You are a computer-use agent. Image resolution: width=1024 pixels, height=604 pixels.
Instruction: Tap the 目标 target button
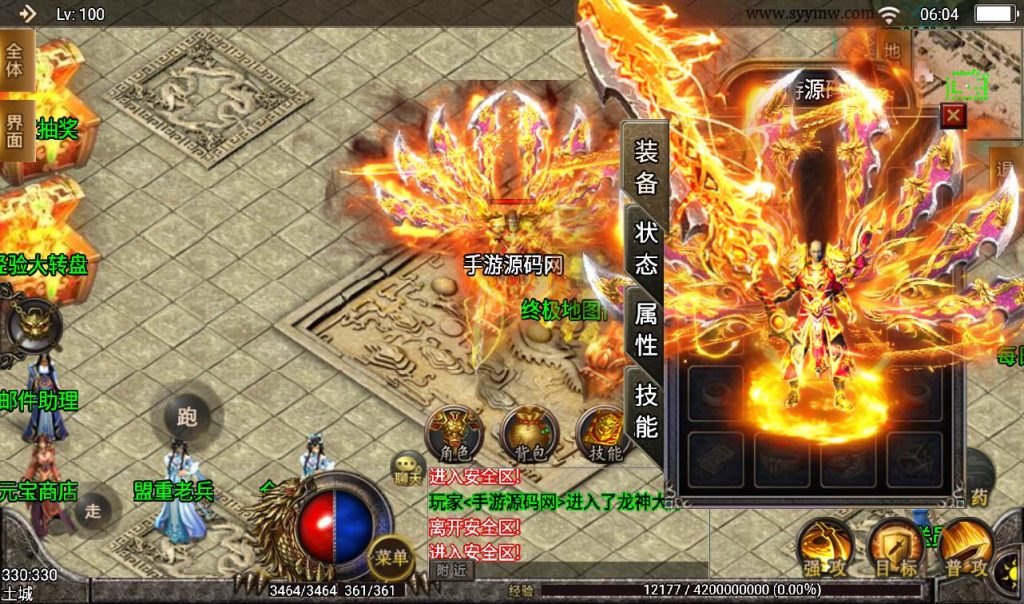[894, 547]
